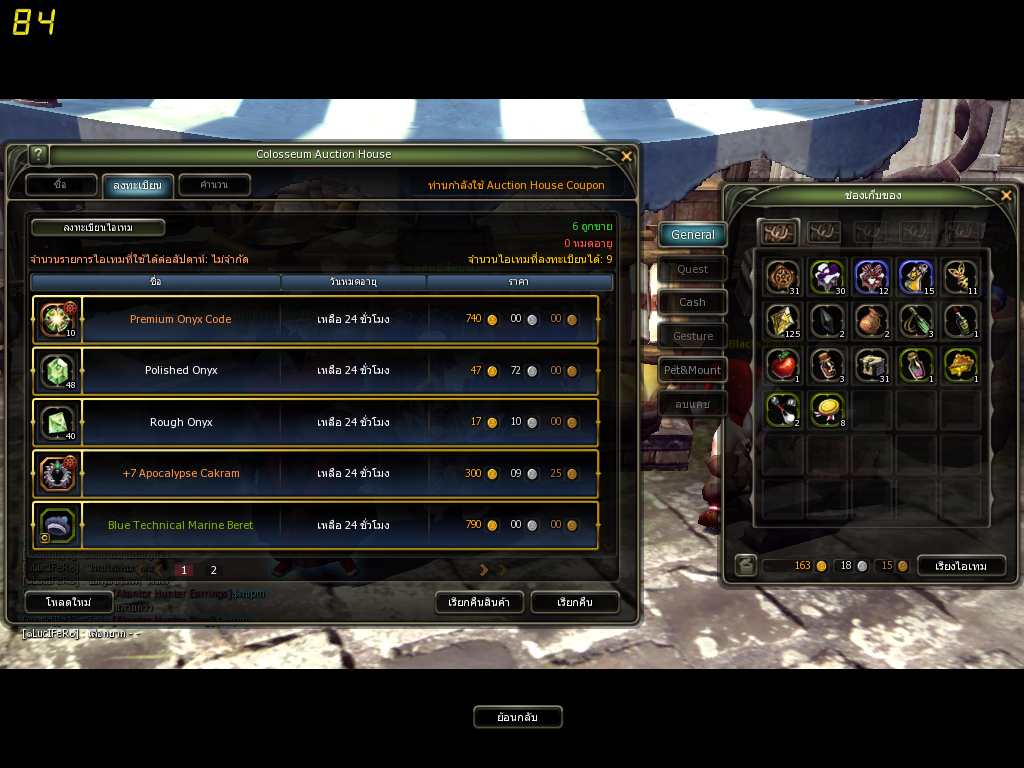1024x768 pixels.
Task: Select the red apple inventory slot
Action: tap(782, 365)
